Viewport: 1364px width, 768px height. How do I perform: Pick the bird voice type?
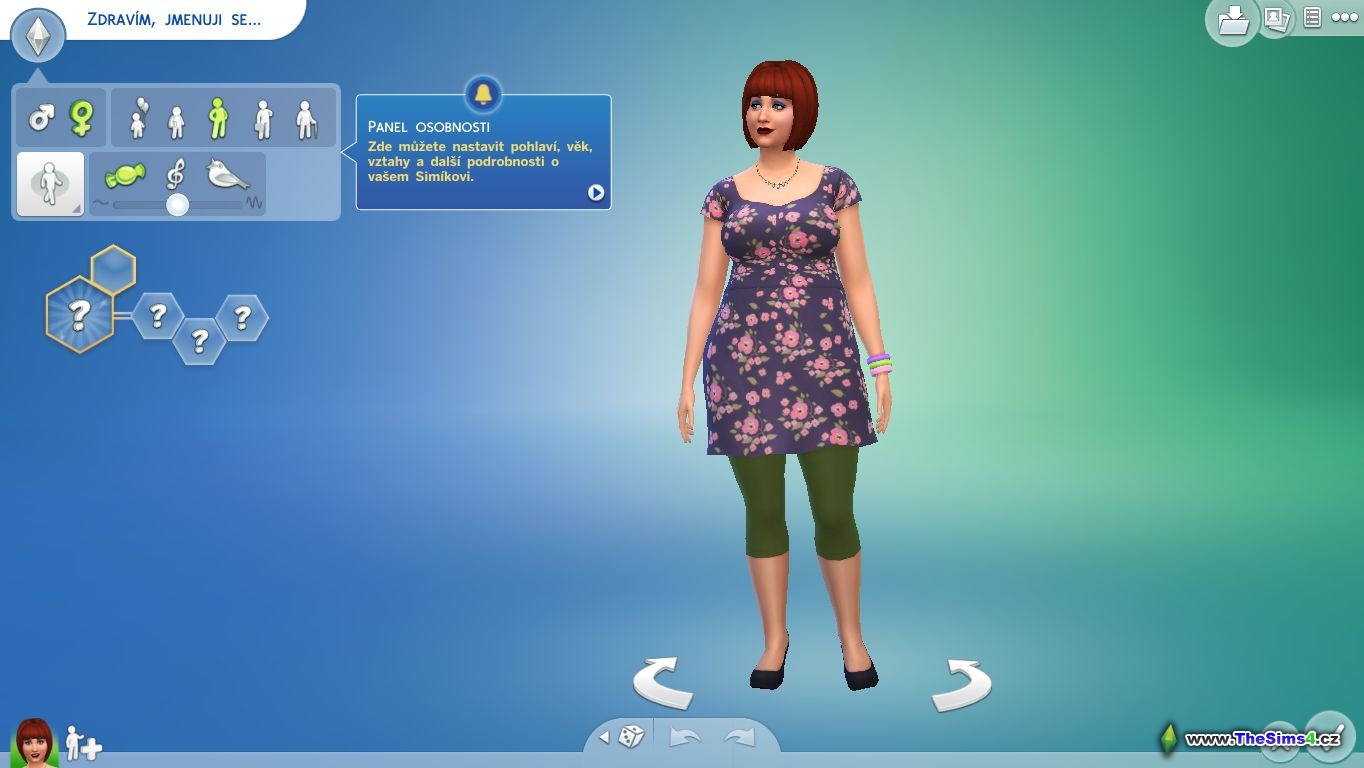(x=227, y=175)
